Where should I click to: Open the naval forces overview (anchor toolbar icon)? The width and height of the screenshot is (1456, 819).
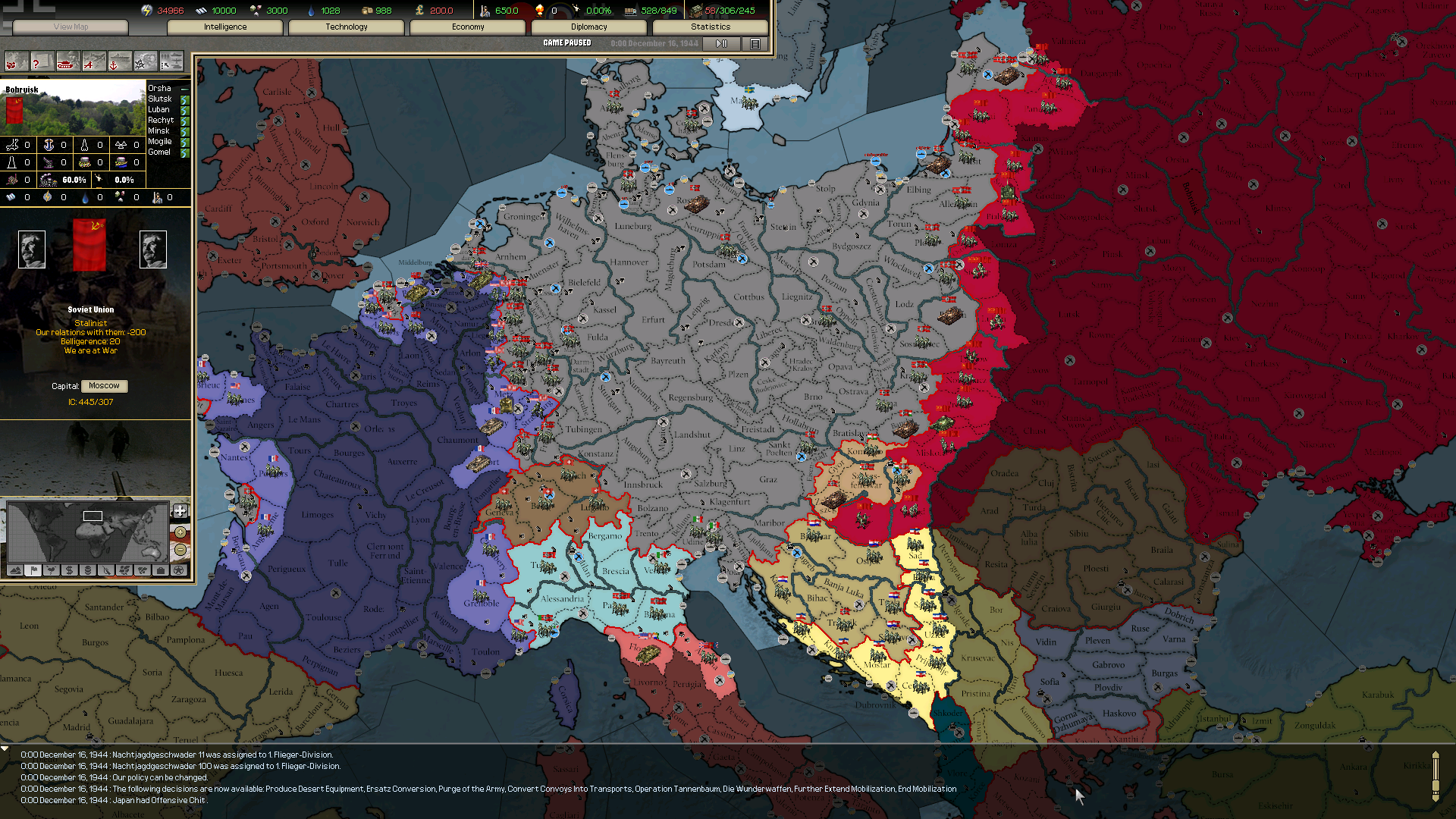click(119, 61)
